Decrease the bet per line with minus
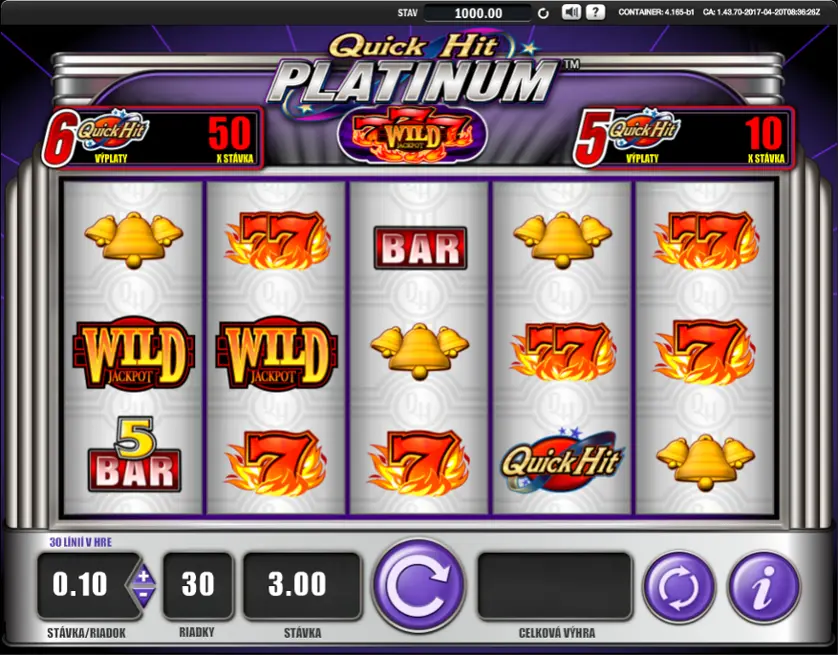 point(143,594)
